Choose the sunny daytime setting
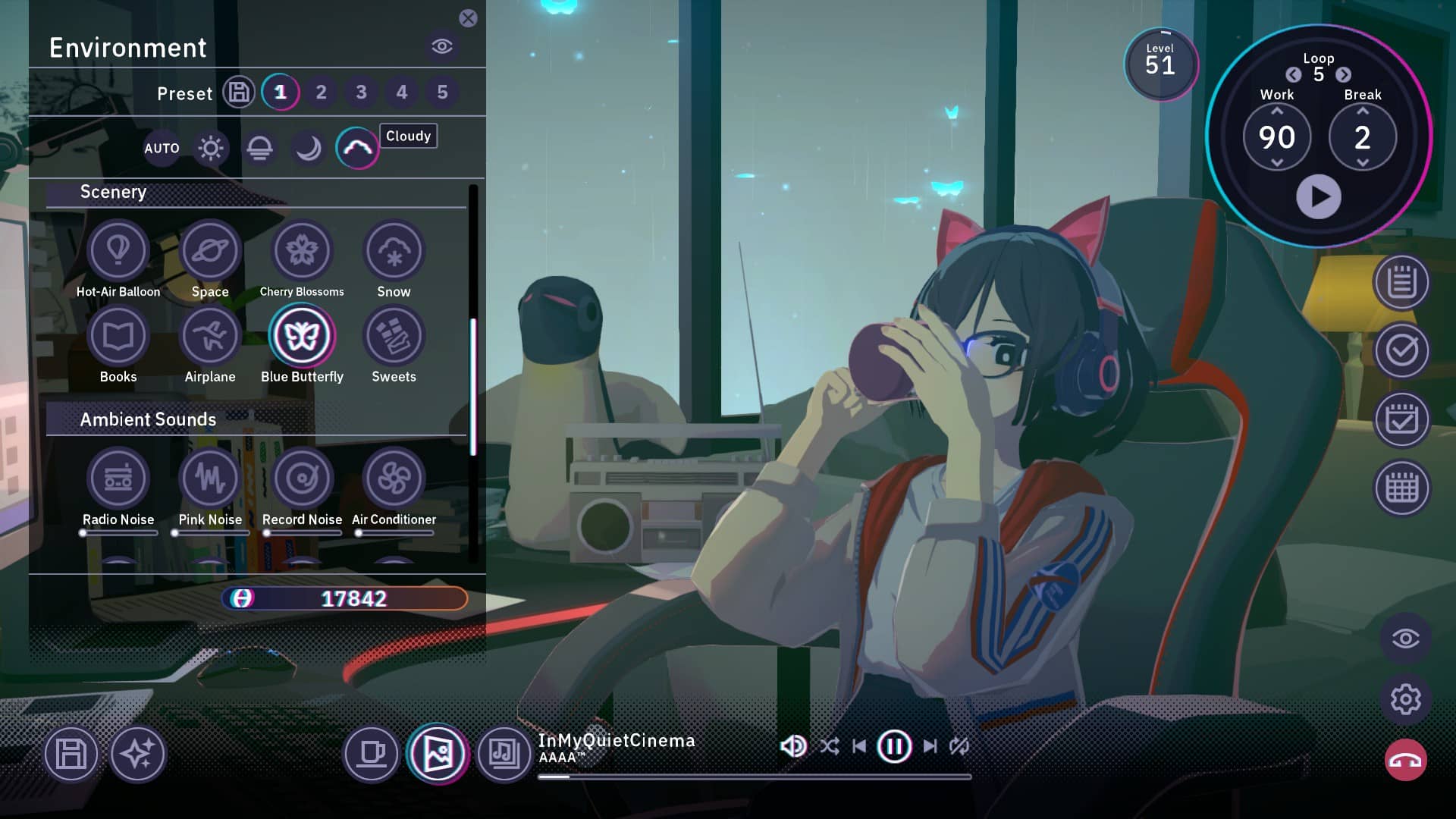1456x819 pixels. [x=211, y=148]
